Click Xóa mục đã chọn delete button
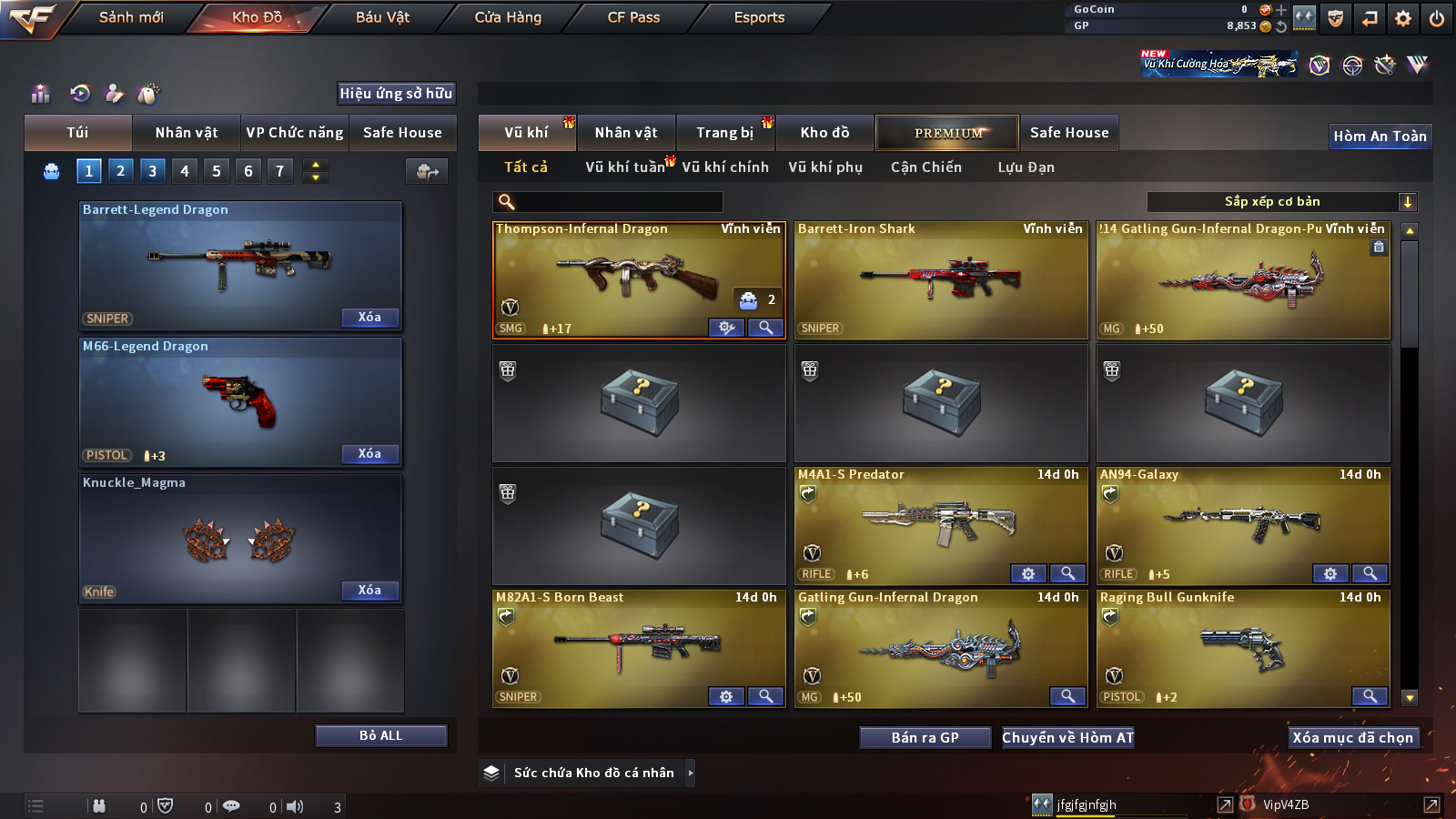The height and width of the screenshot is (819, 1456). pyautogui.click(x=1352, y=738)
